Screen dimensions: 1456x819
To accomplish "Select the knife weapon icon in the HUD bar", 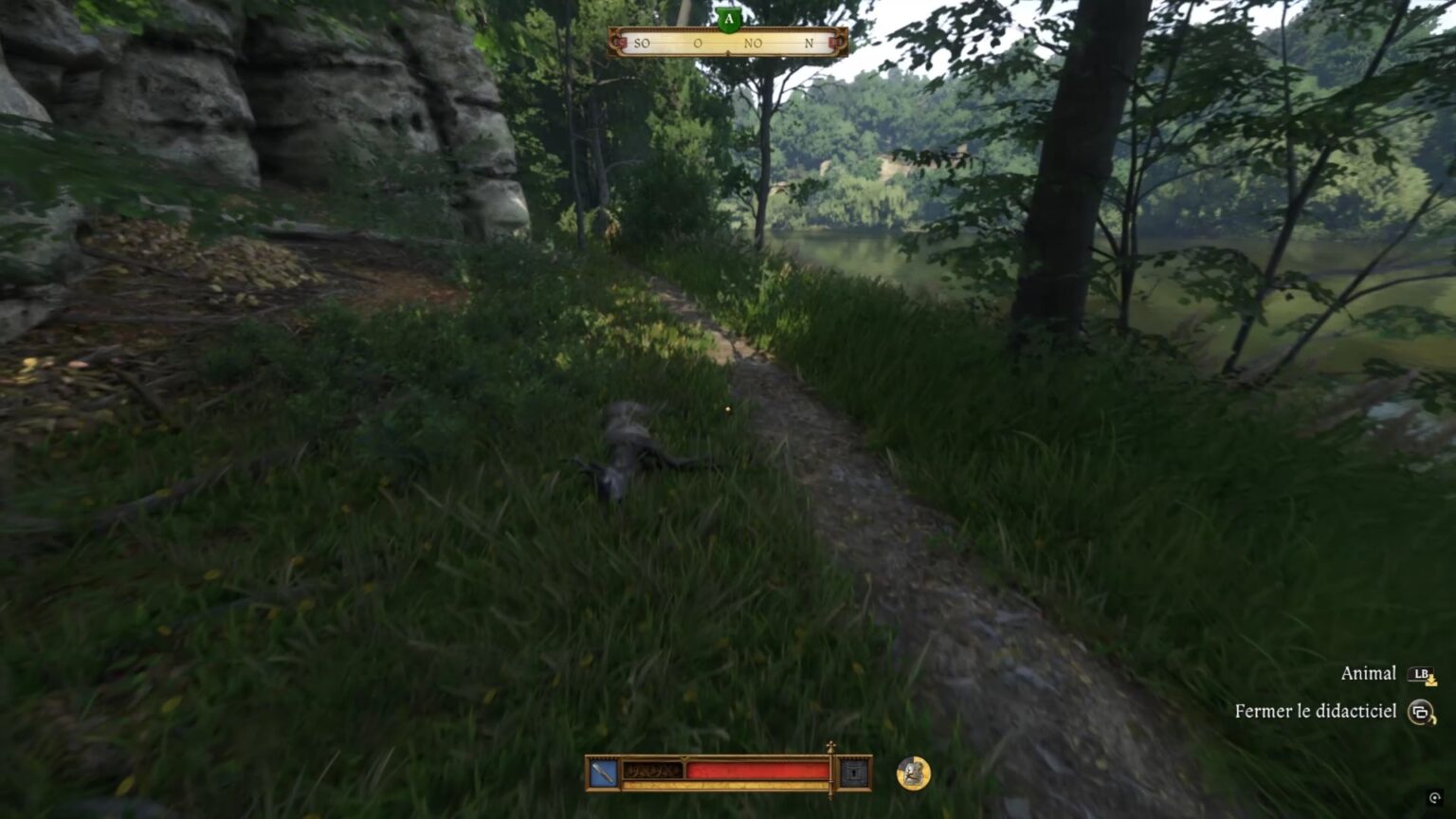I will (x=603, y=771).
